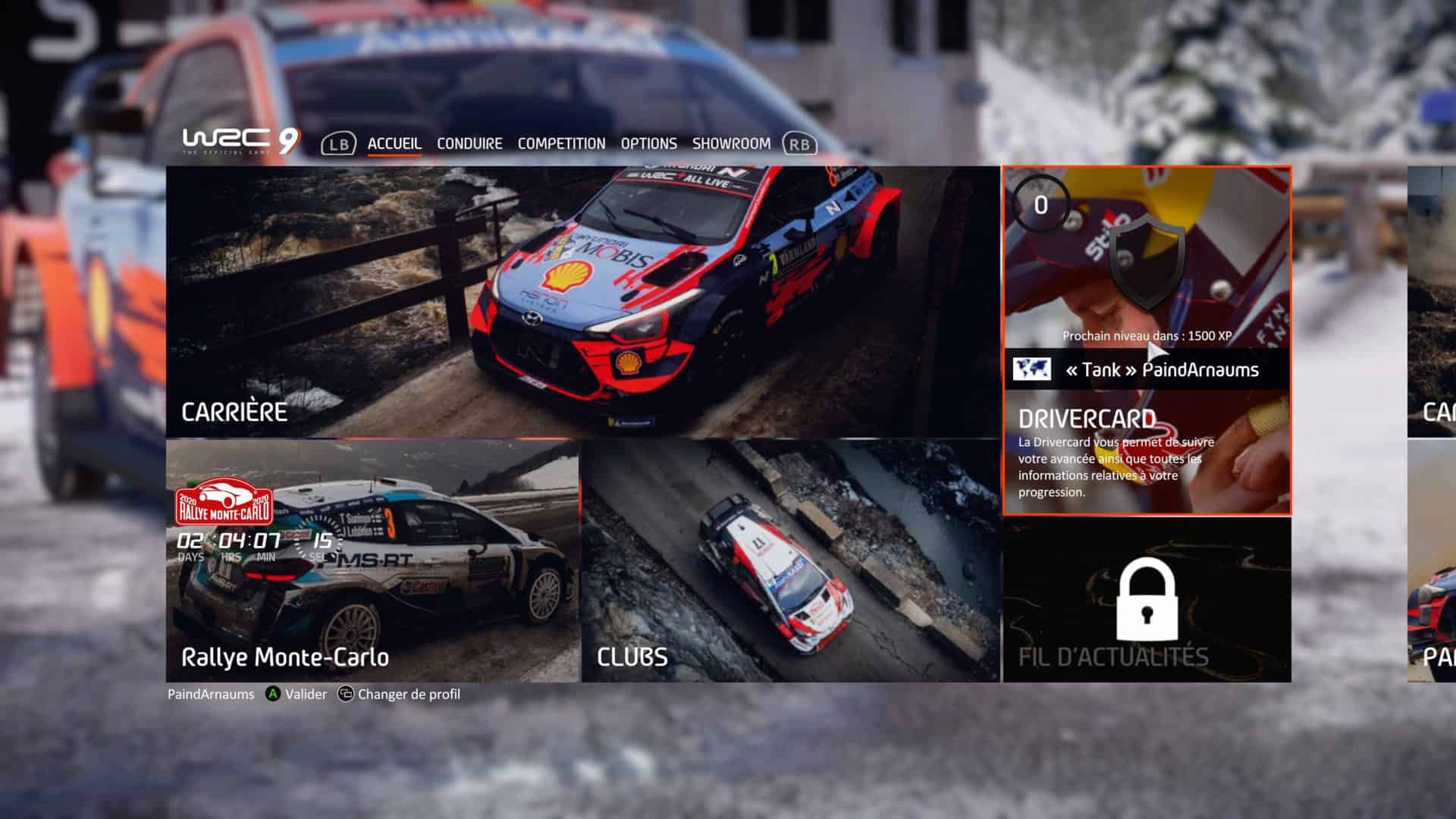Click the WRC 9 logo
The image size is (1456, 819).
(x=241, y=141)
